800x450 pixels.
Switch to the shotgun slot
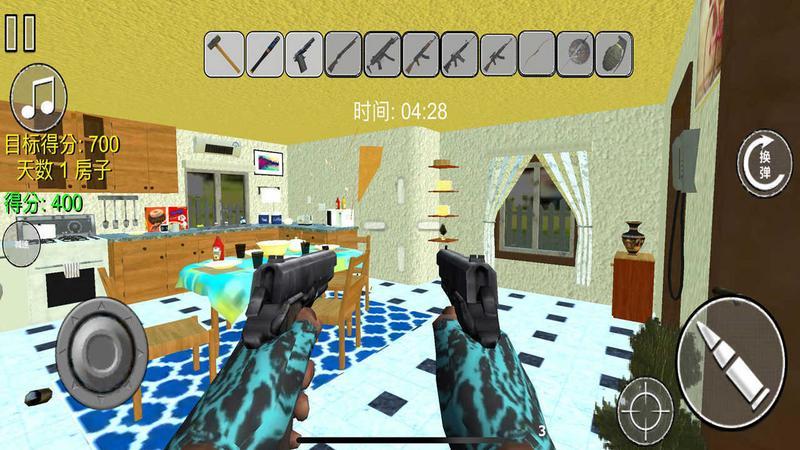[342, 53]
